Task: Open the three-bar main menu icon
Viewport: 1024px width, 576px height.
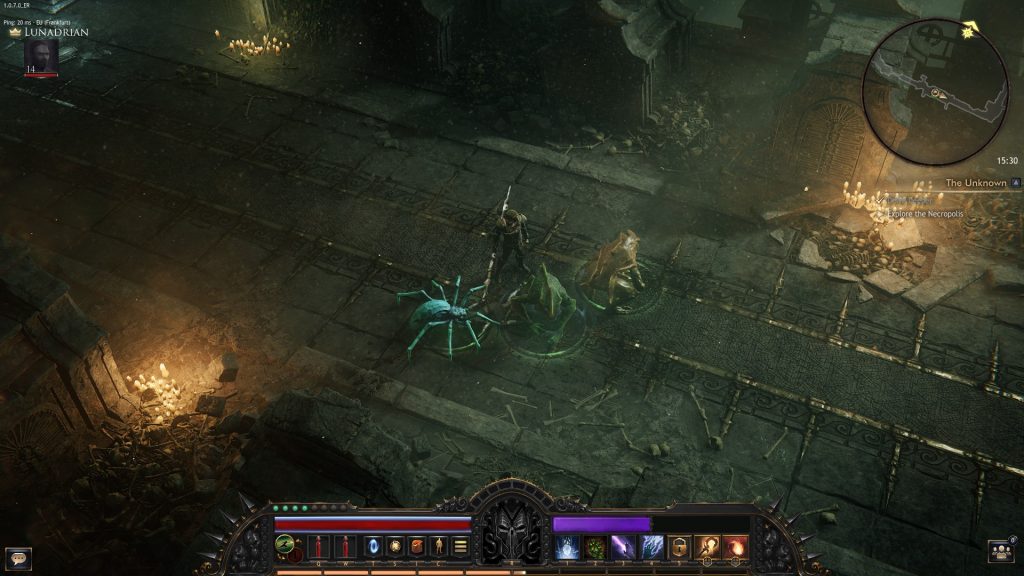Action: point(460,546)
